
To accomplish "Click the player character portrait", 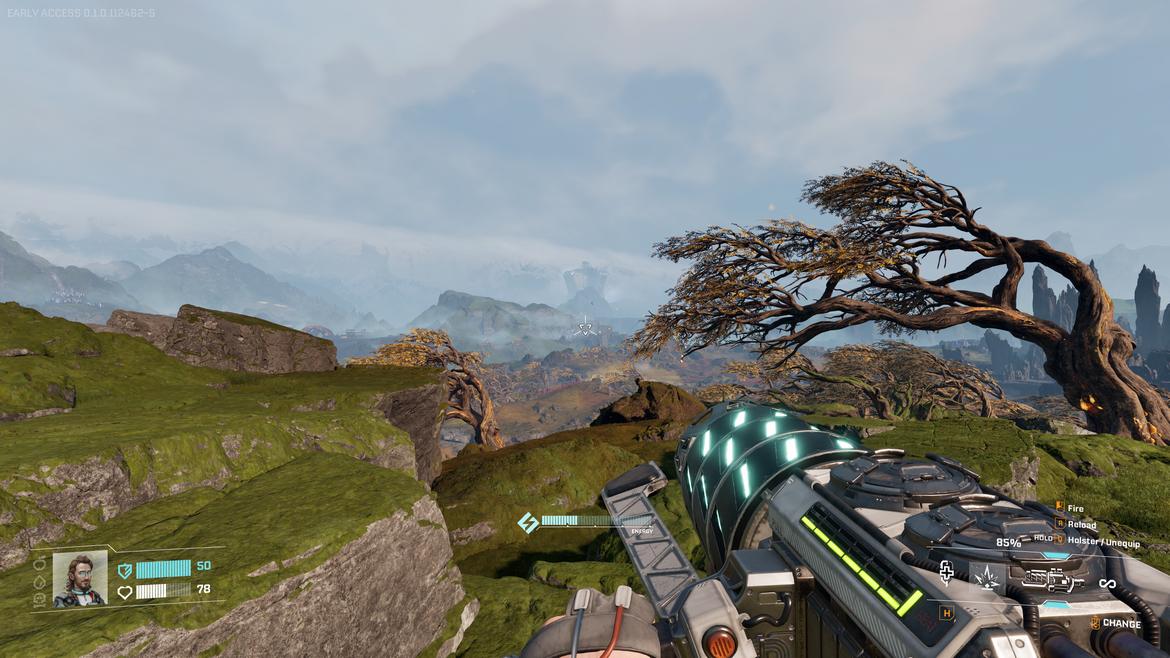I will tap(80, 579).
